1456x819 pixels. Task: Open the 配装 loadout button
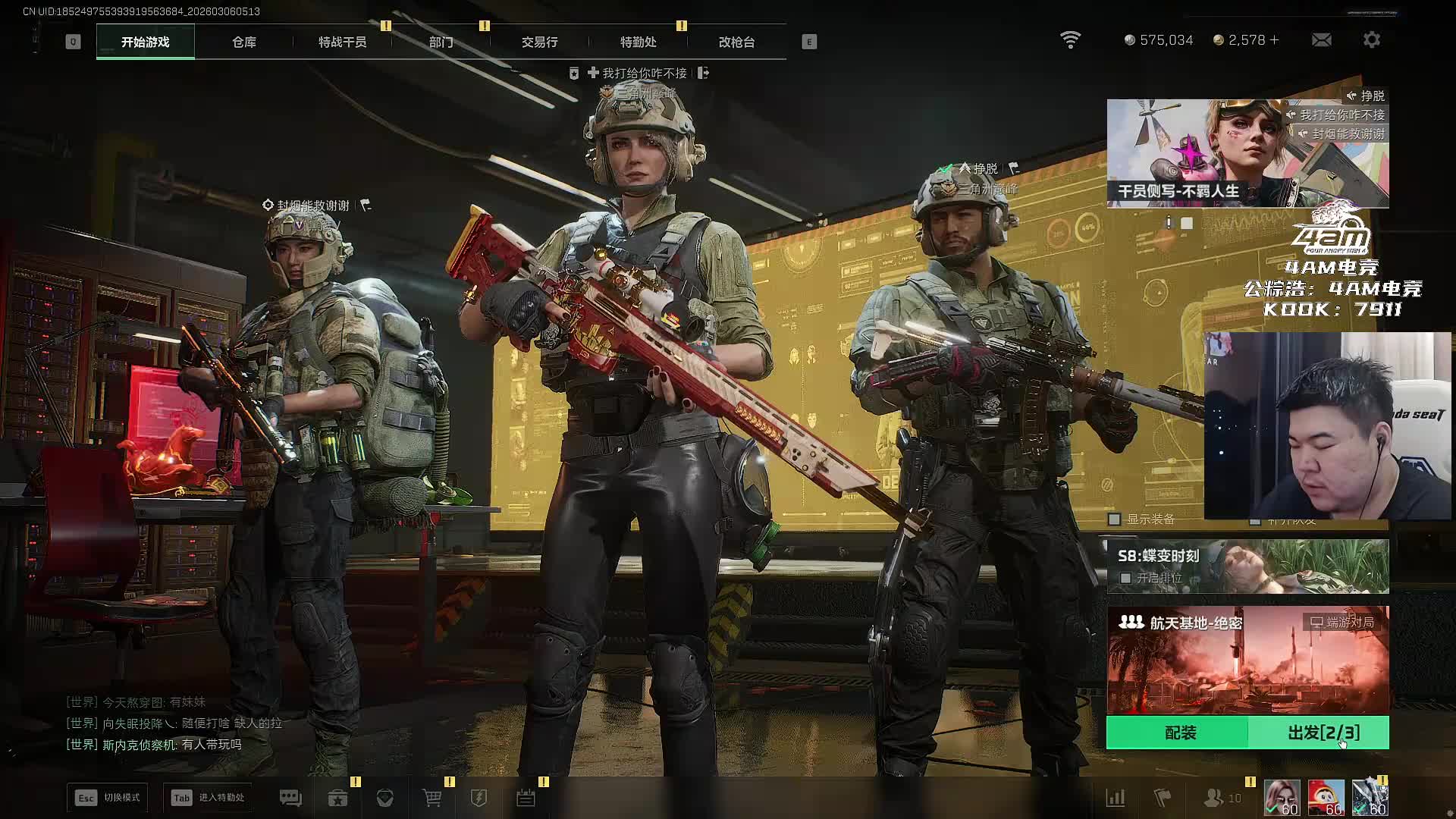(1179, 733)
